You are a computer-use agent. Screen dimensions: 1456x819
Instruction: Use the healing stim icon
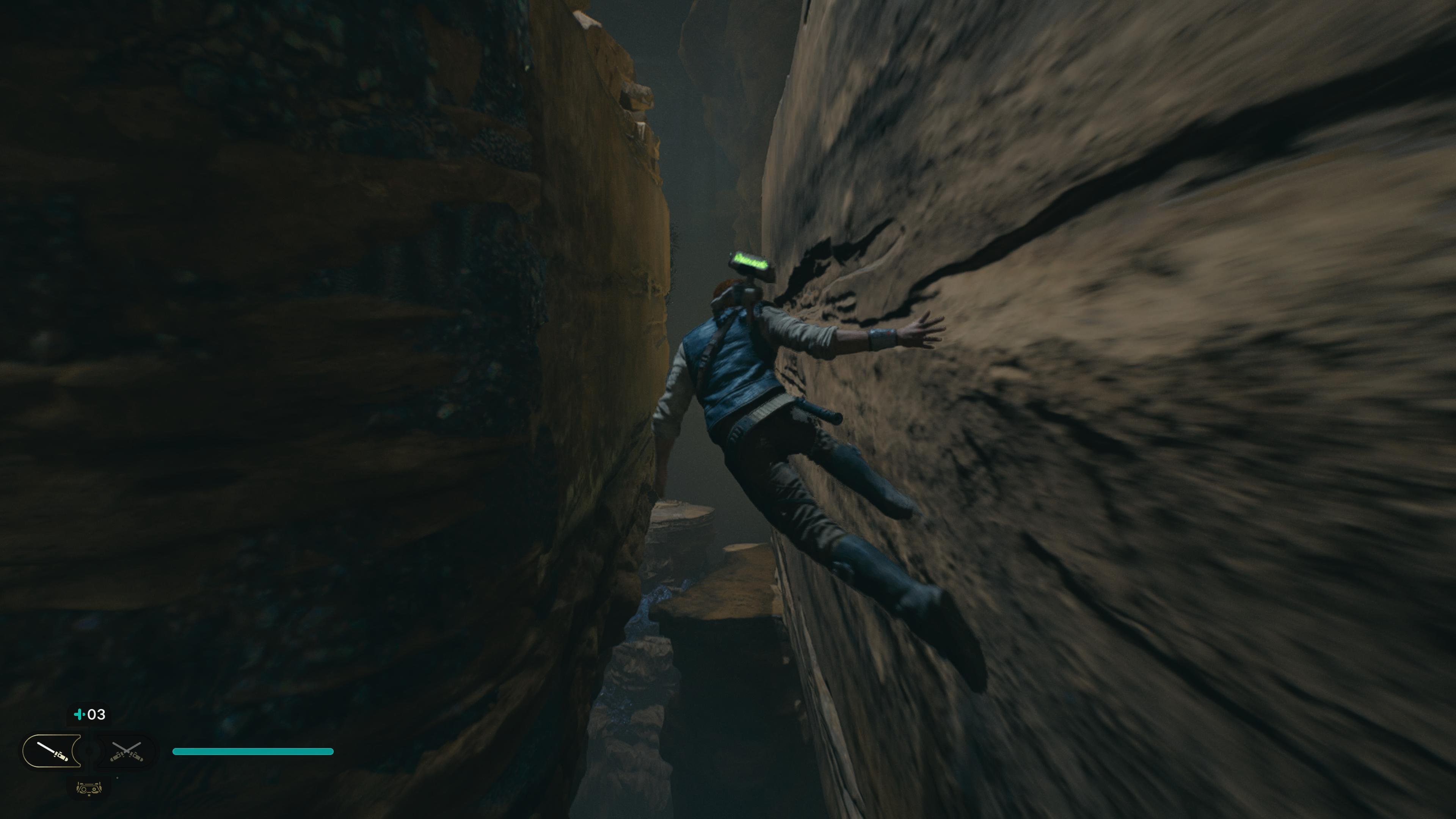(x=89, y=714)
